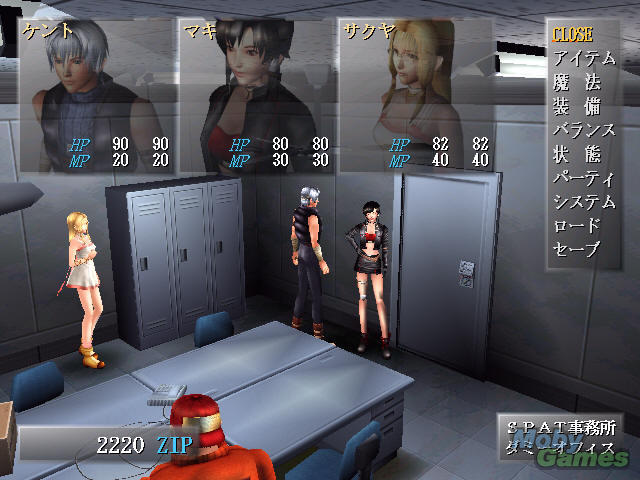Choose ロード to load a game
The image size is (640, 480).
(x=577, y=225)
